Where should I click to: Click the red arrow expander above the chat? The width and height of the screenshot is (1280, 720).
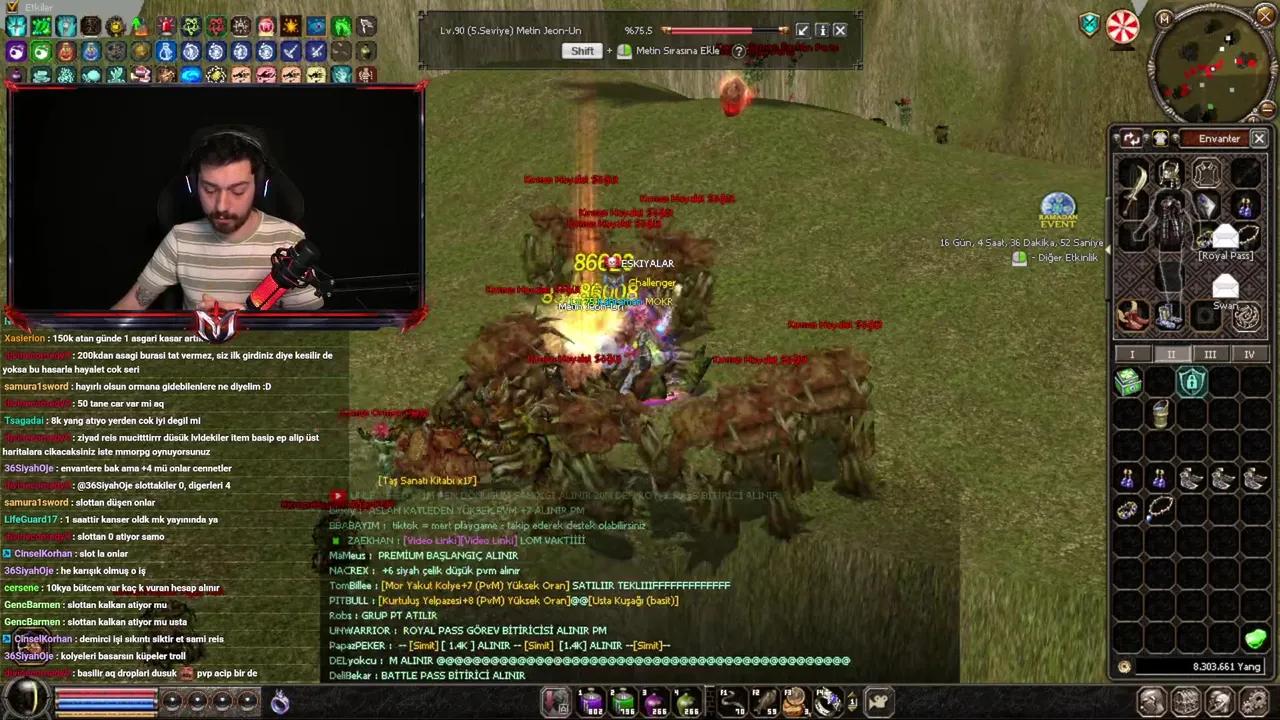click(337, 496)
